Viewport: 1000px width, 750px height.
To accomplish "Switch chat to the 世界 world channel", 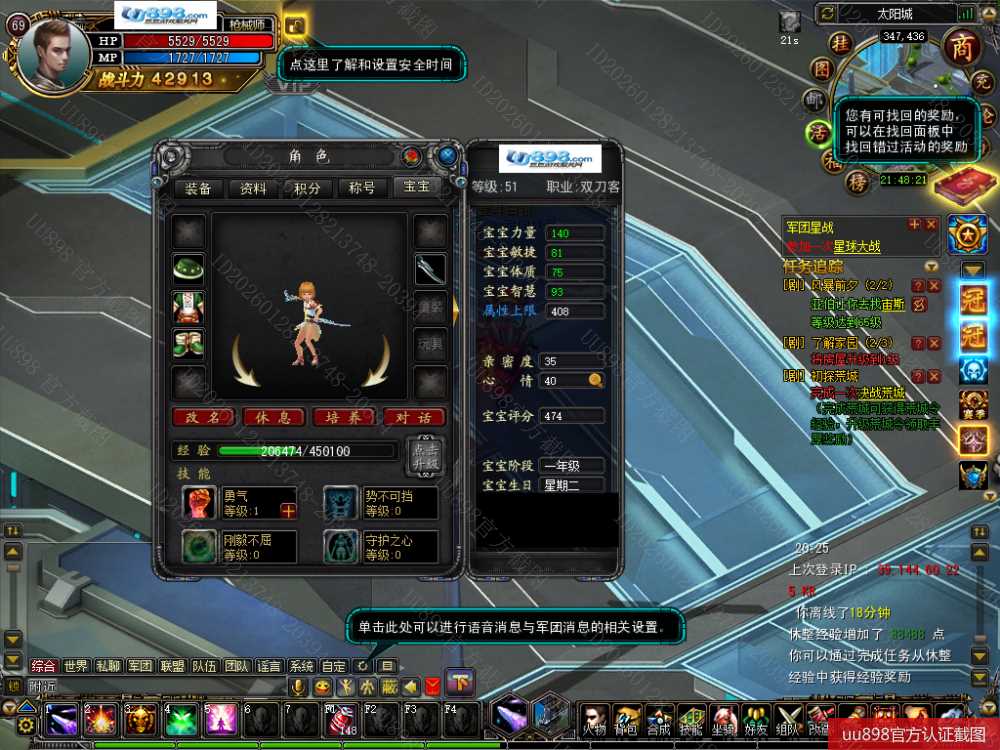I will point(76,666).
